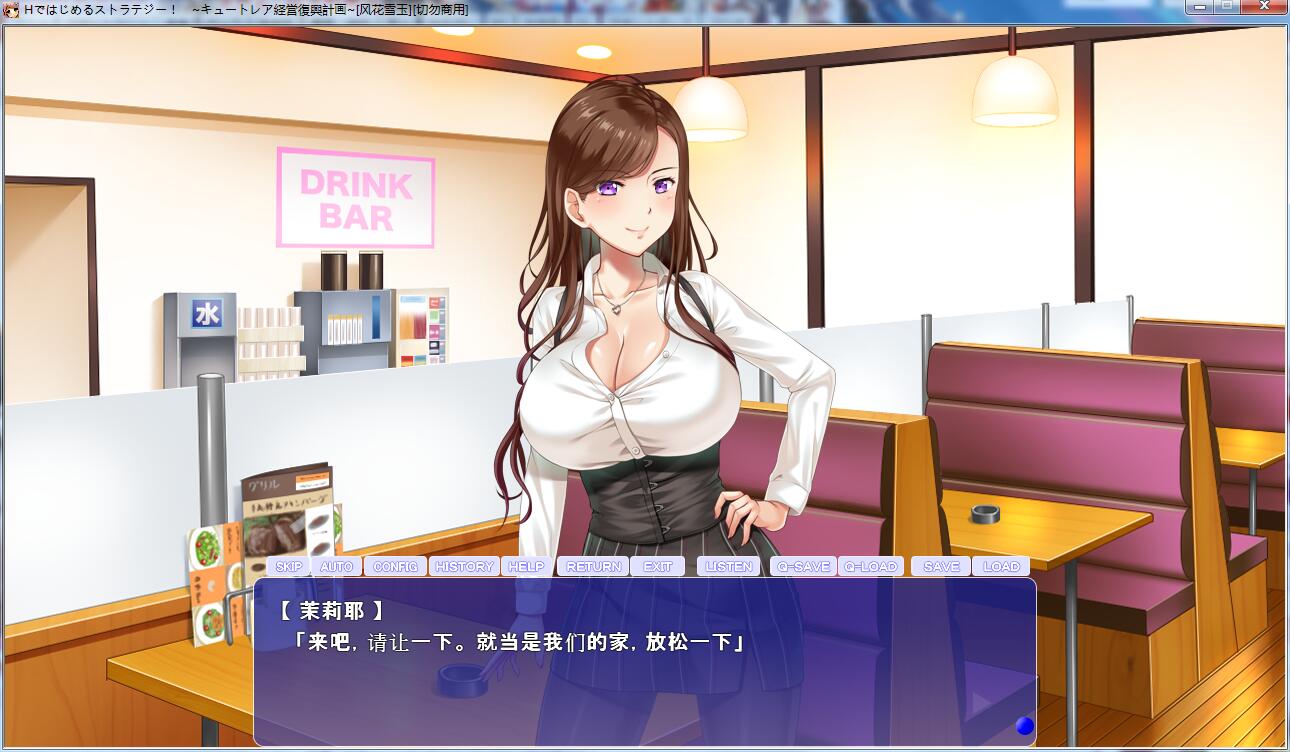Load the quick save with Q-LOAD

pos(870,566)
